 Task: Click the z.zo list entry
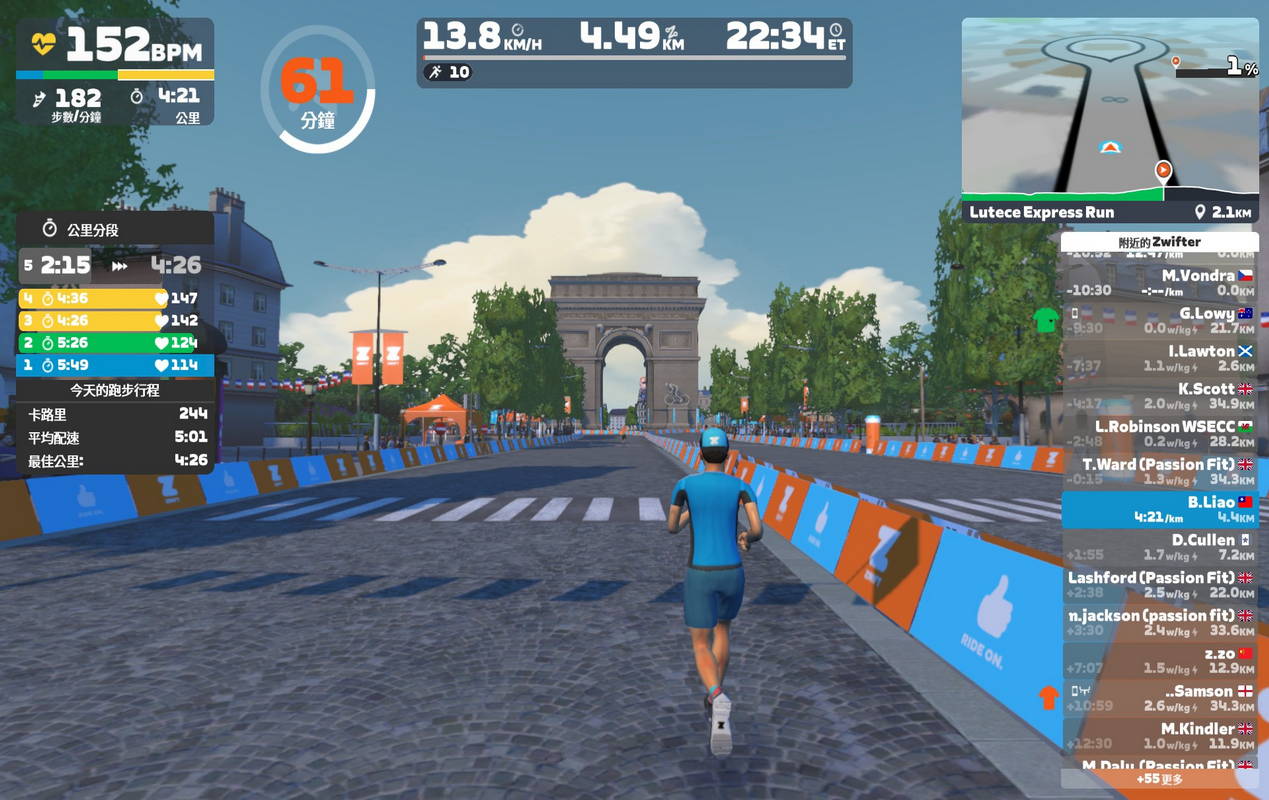[x=1159, y=661]
